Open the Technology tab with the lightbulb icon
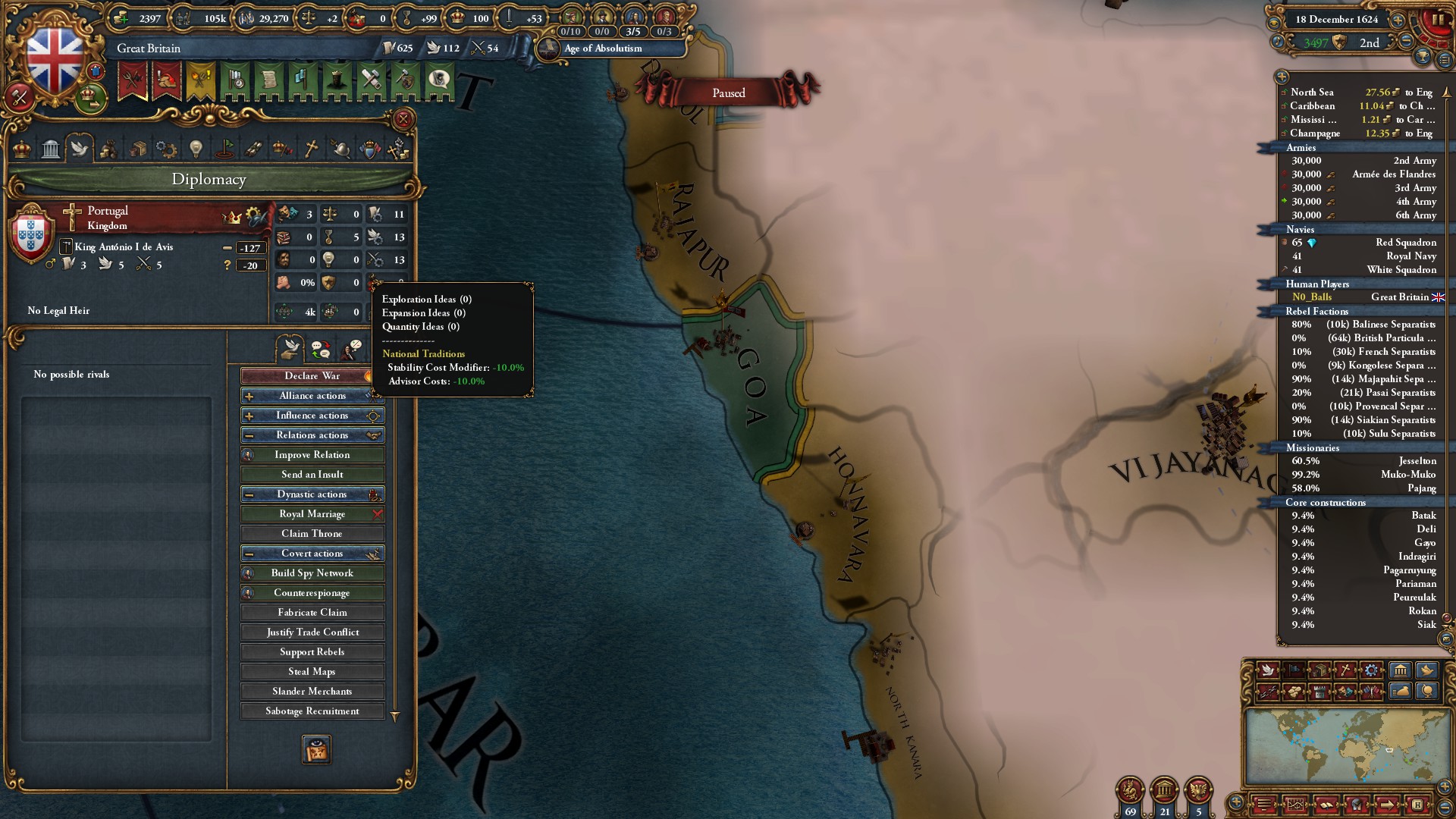Image resolution: width=1456 pixels, height=819 pixels. coord(196,149)
